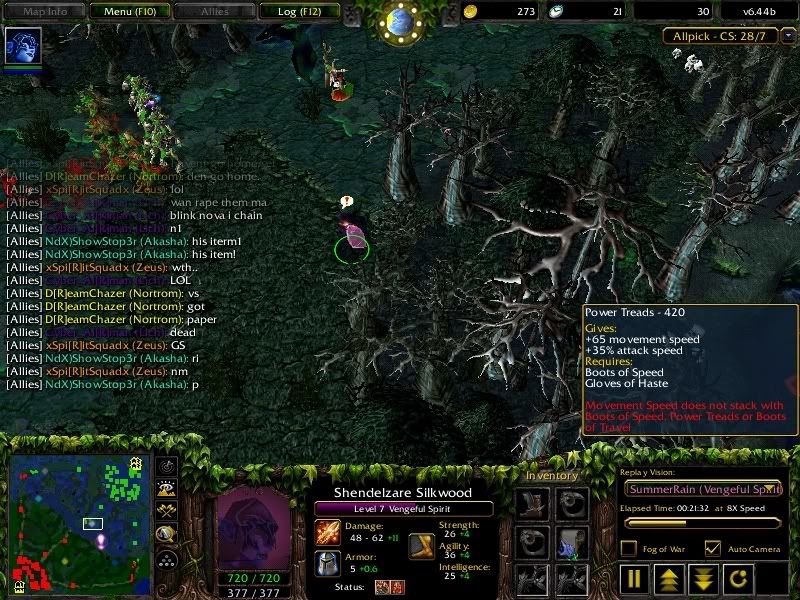Click the formation movement toggle button
This screenshot has height=600, width=800.
[167, 559]
